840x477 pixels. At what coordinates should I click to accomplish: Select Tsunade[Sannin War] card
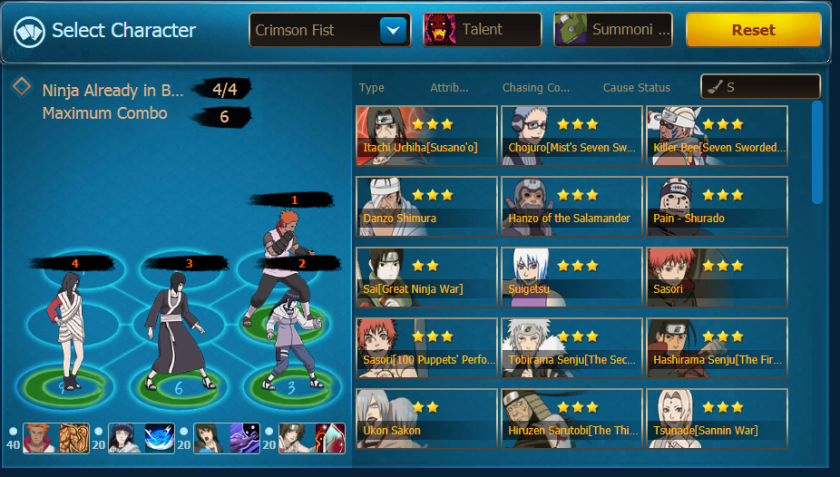point(717,418)
